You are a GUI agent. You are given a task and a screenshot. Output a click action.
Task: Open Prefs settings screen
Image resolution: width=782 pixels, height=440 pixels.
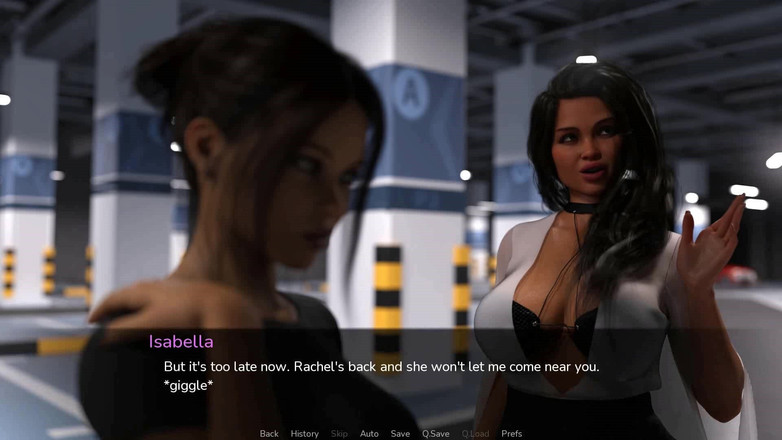[512, 434]
